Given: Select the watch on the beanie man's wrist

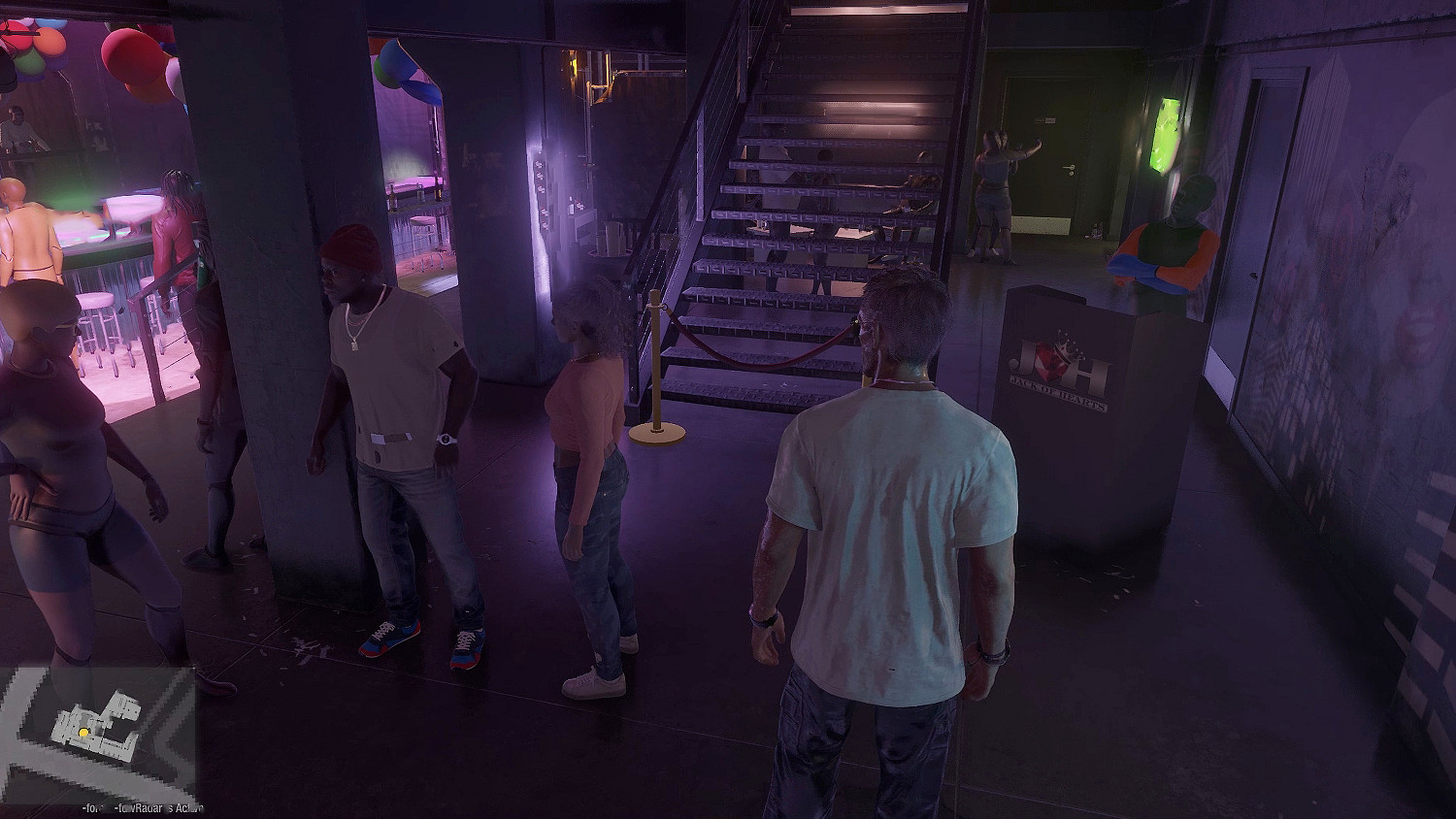Looking at the screenshot, I should (446, 440).
